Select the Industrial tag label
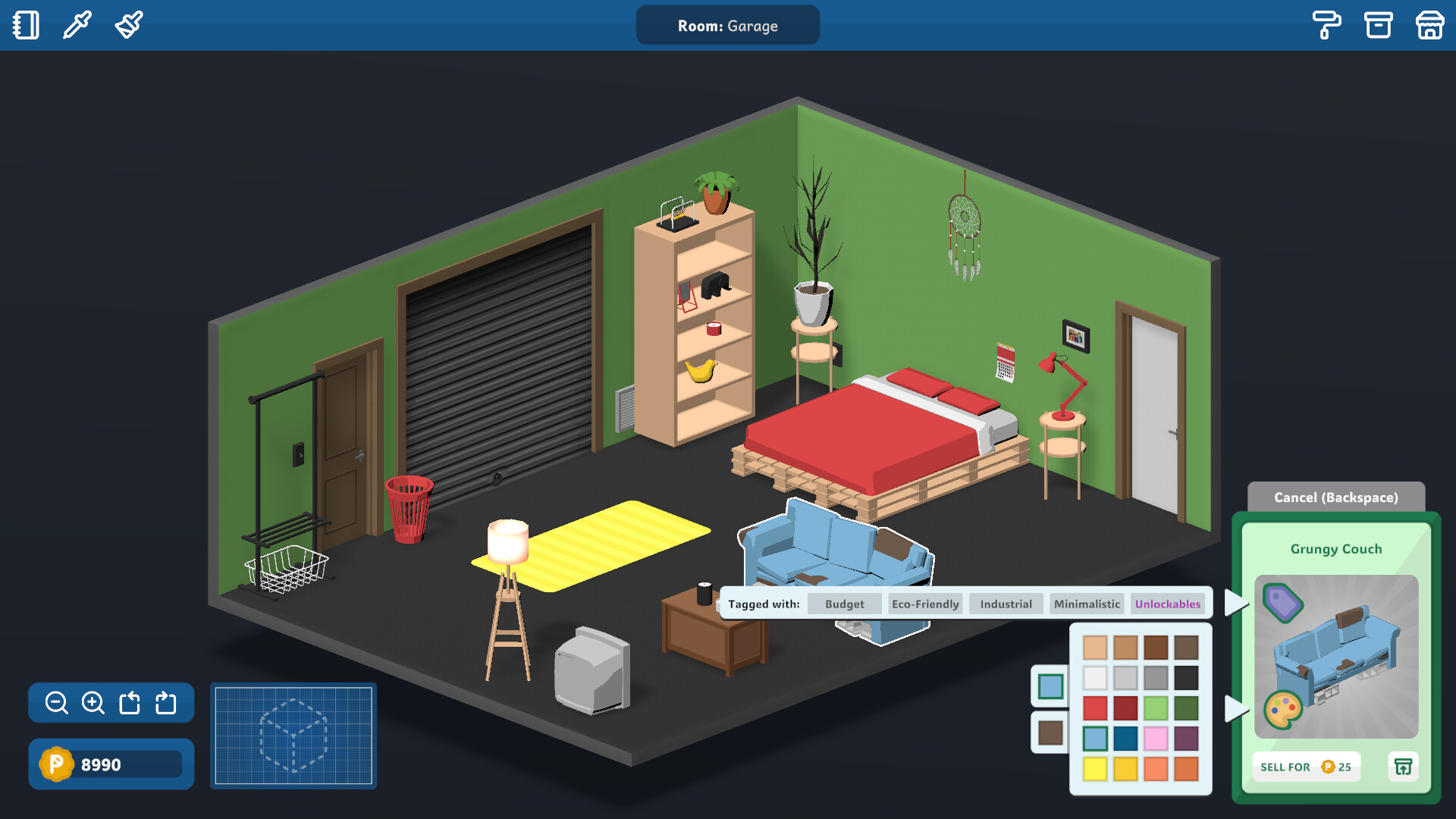 tap(1006, 604)
